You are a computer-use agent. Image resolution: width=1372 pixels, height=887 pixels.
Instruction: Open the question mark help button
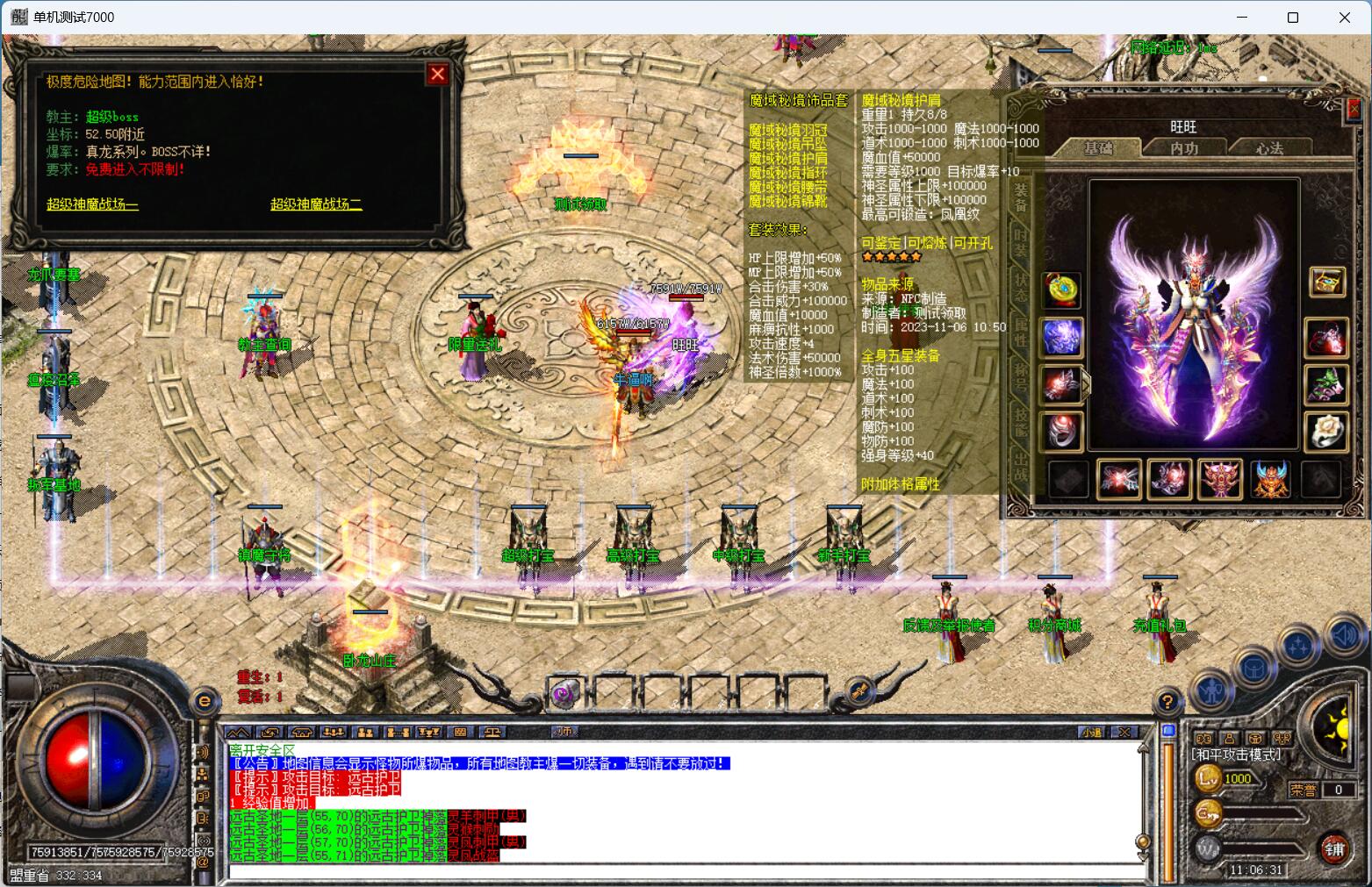click(x=1167, y=702)
